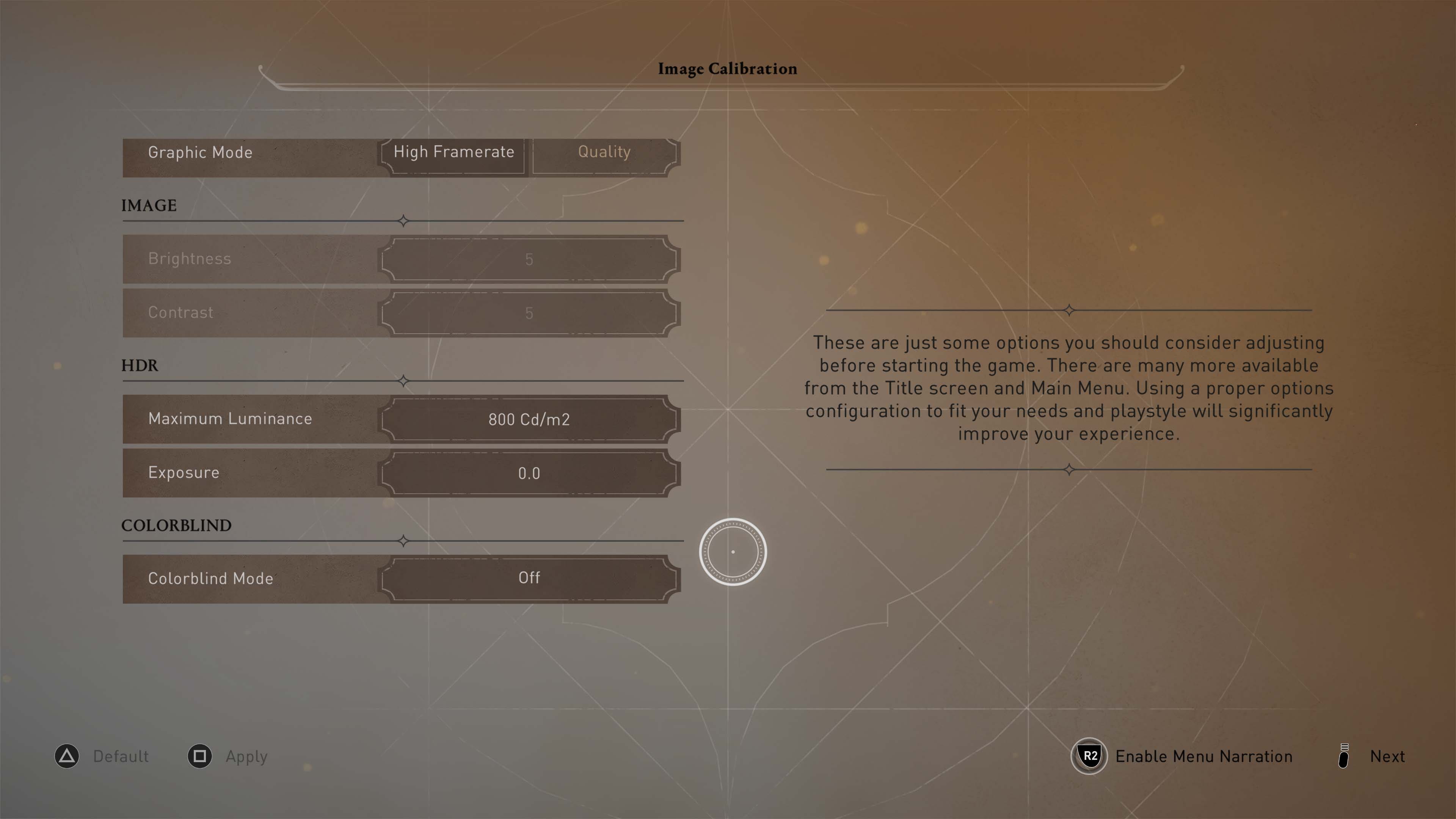Viewport: 1456px width, 819px height.
Task: Click the diamond marker on the COLORBLIND divider
Action: pyautogui.click(x=403, y=541)
